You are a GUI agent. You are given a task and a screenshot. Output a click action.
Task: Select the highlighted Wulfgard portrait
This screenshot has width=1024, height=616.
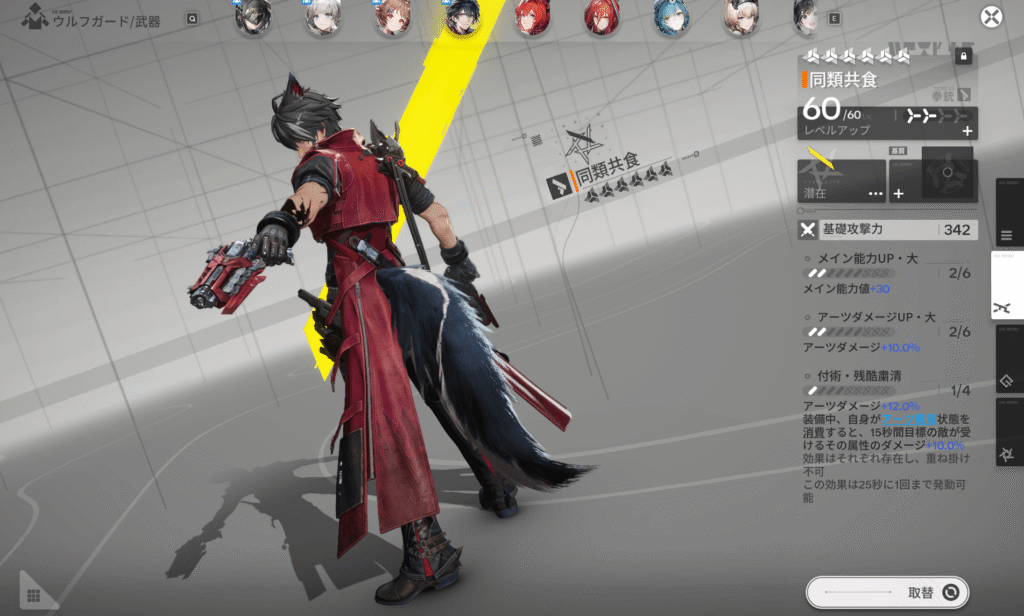coord(462,18)
